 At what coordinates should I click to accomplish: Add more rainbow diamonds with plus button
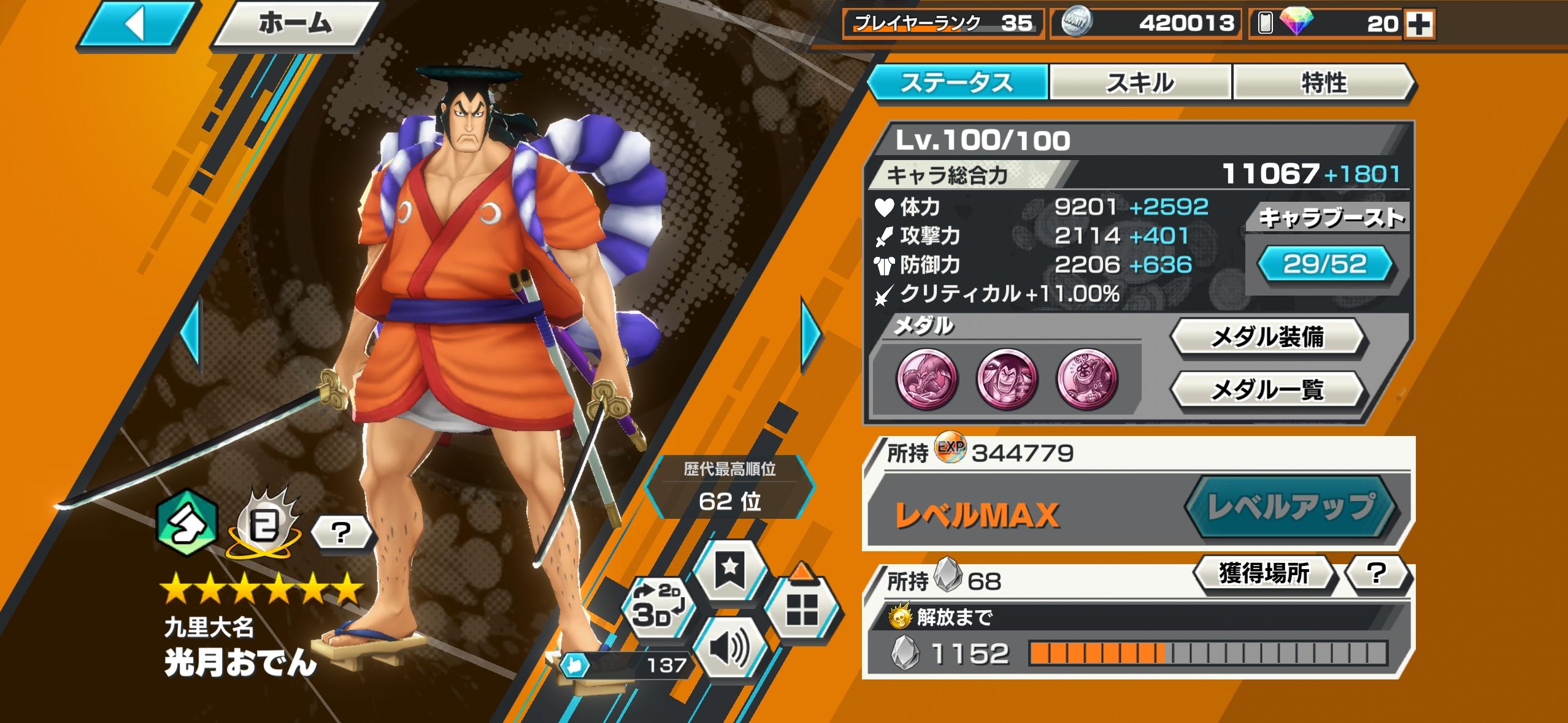pyautogui.click(x=1420, y=25)
